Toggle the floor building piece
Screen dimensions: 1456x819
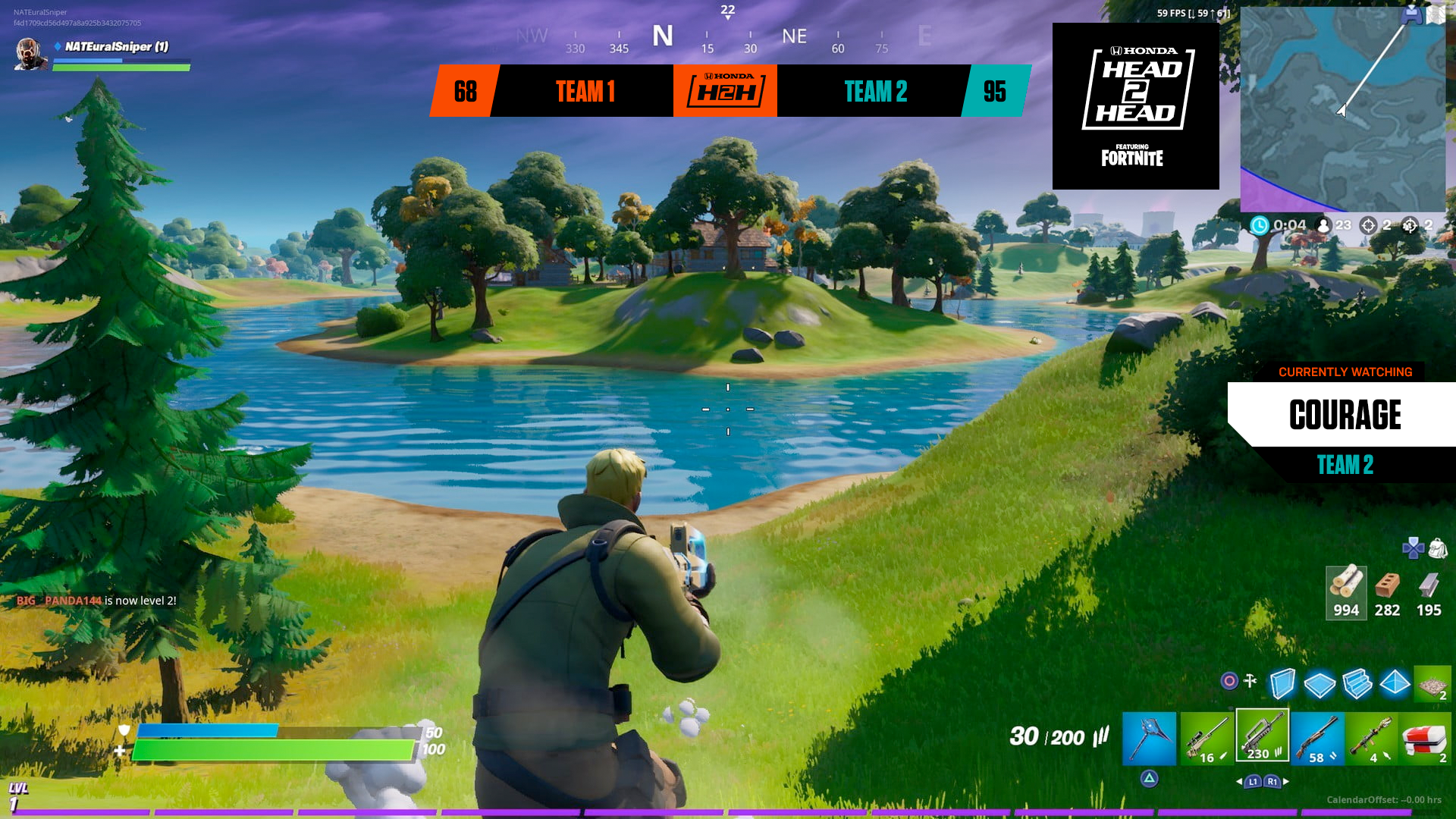[x=1320, y=686]
